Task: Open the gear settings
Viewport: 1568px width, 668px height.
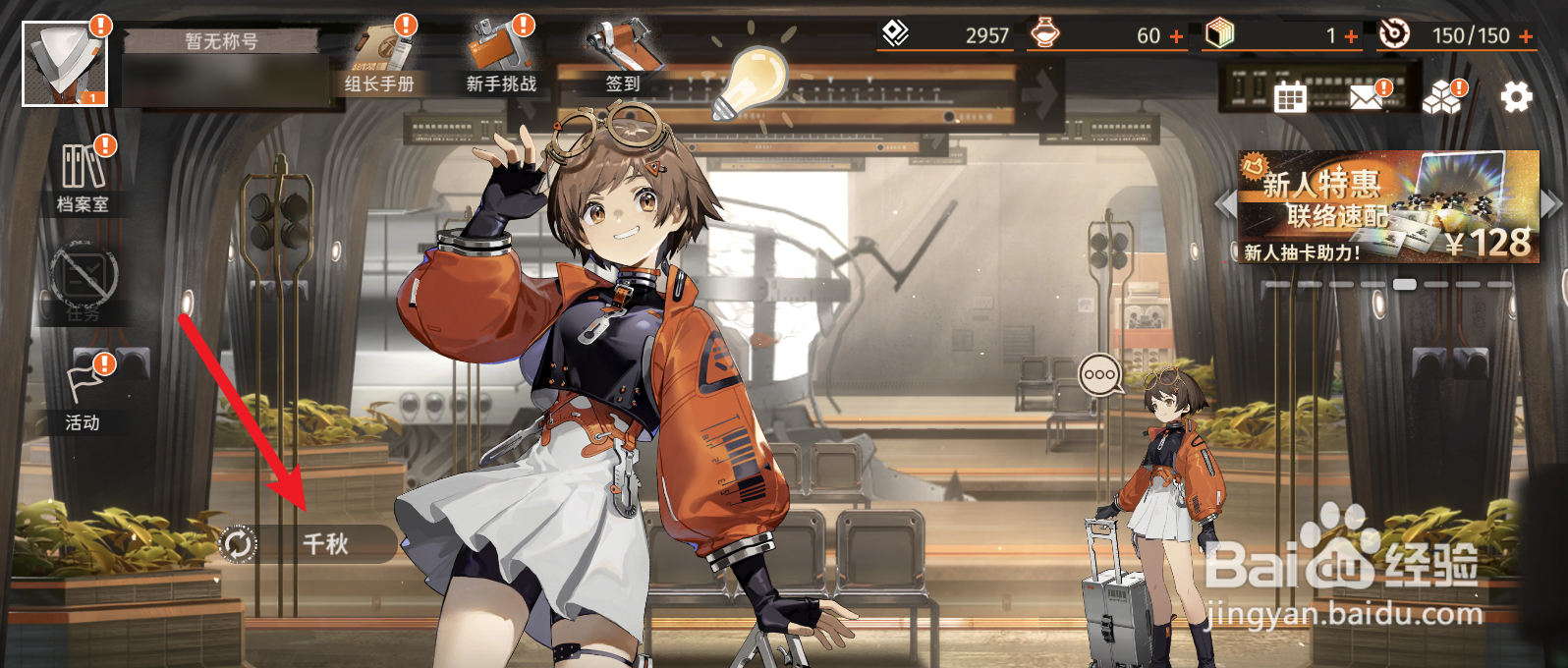Action: pos(1516,96)
